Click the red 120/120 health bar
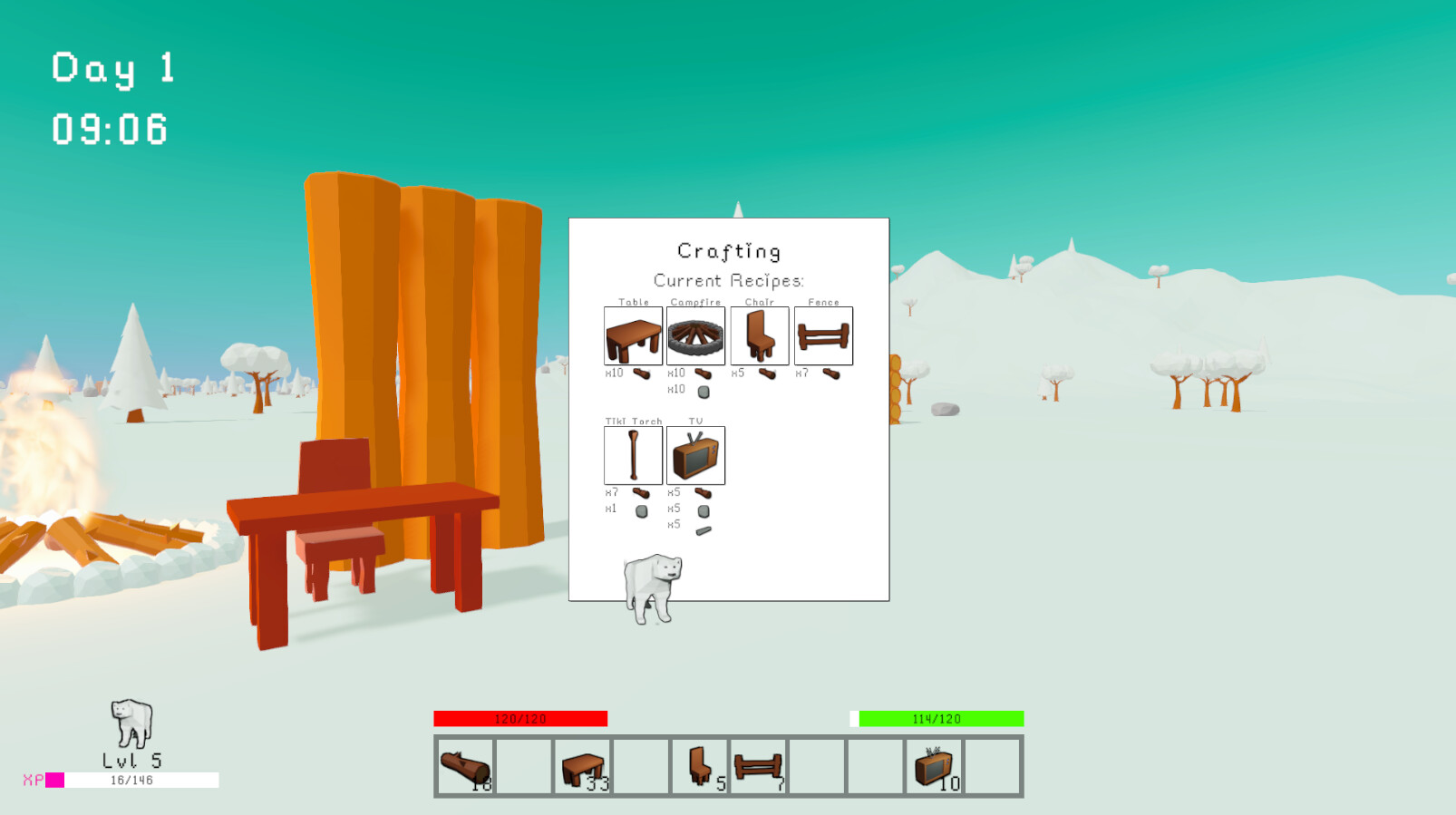 pyautogui.click(x=521, y=718)
